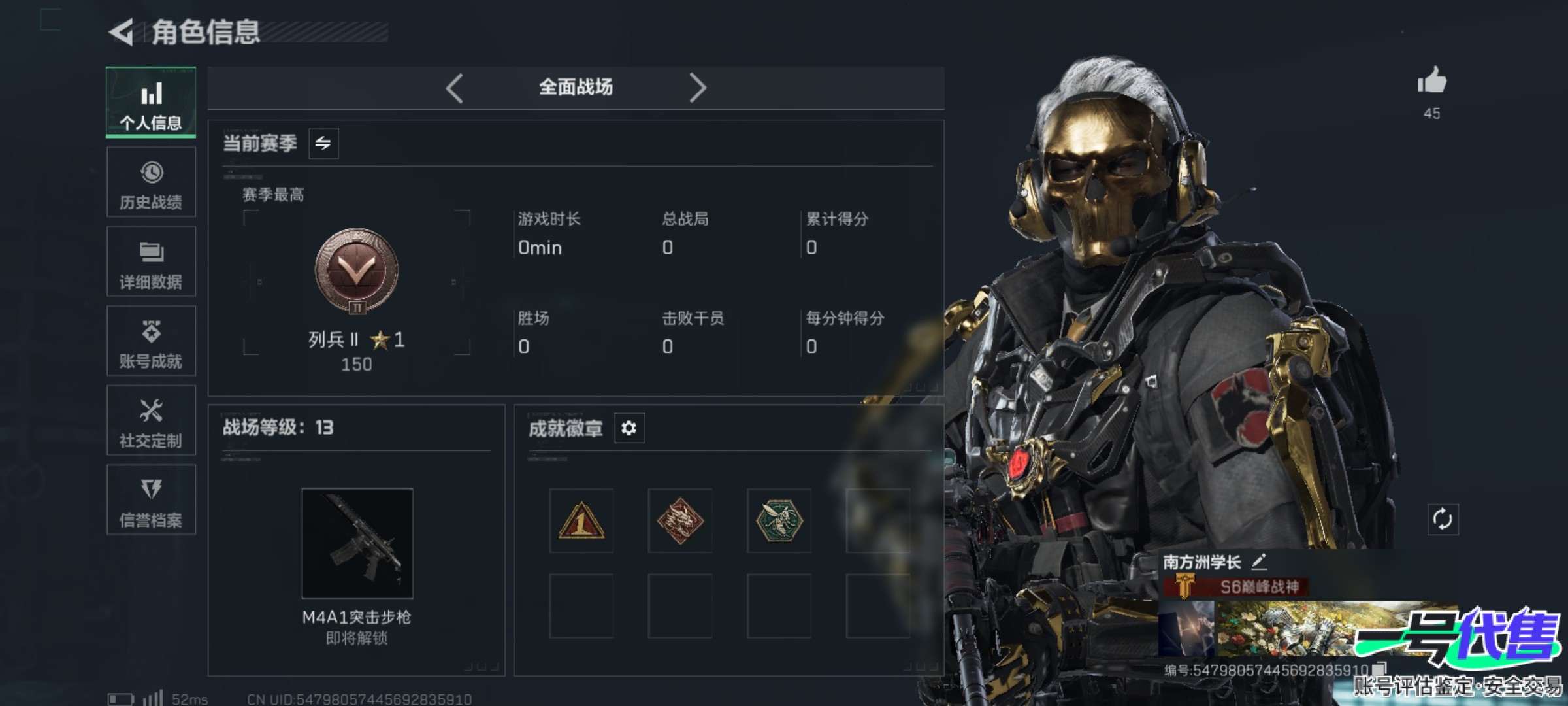Give a thumbs-up like to this profile
This screenshot has width=1568, height=706.
point(1431,82)
